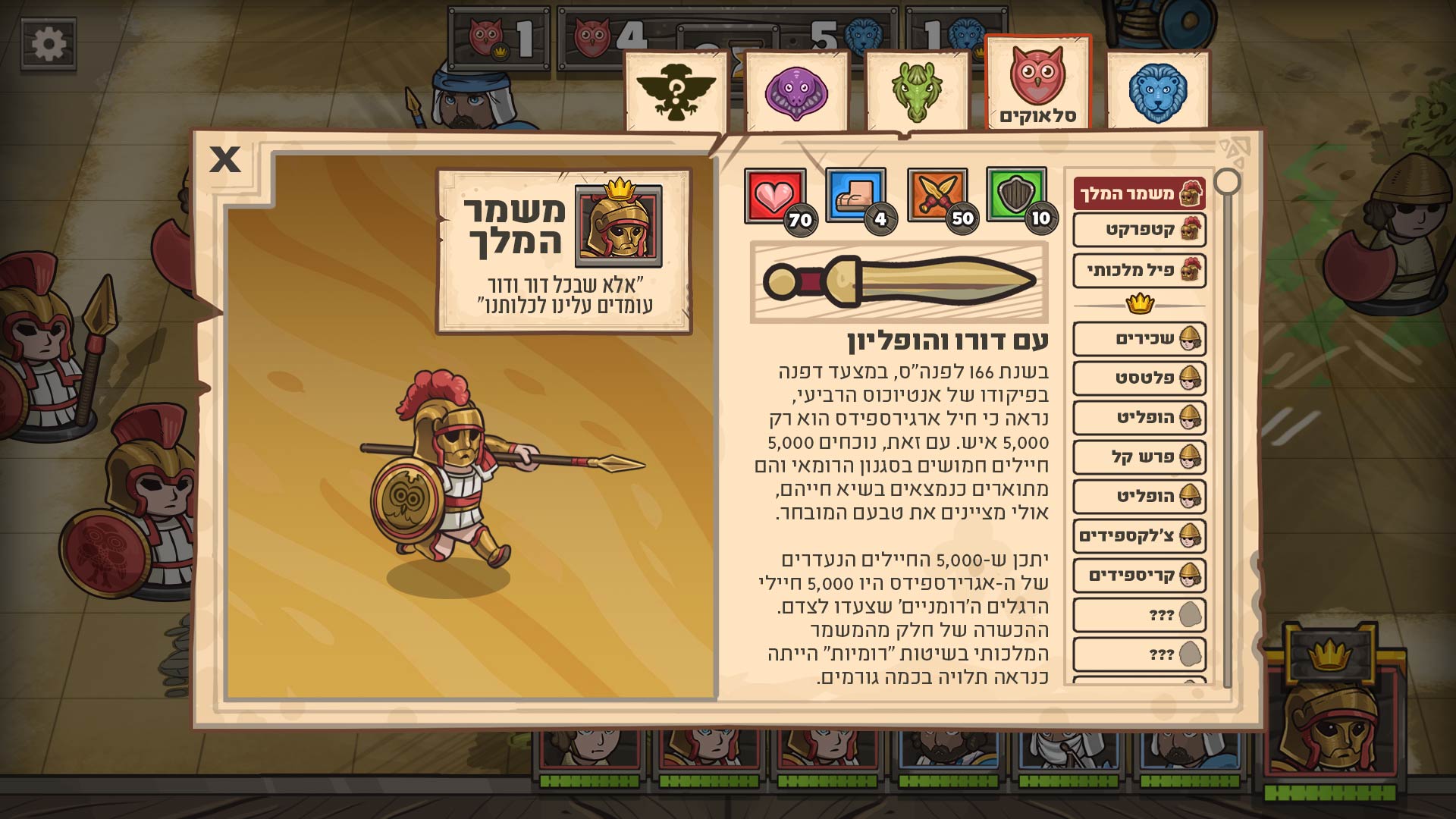Click the crossed swords attack stat icon
The height and width of the screenshot is (819, 1456).
click(937, 196)
